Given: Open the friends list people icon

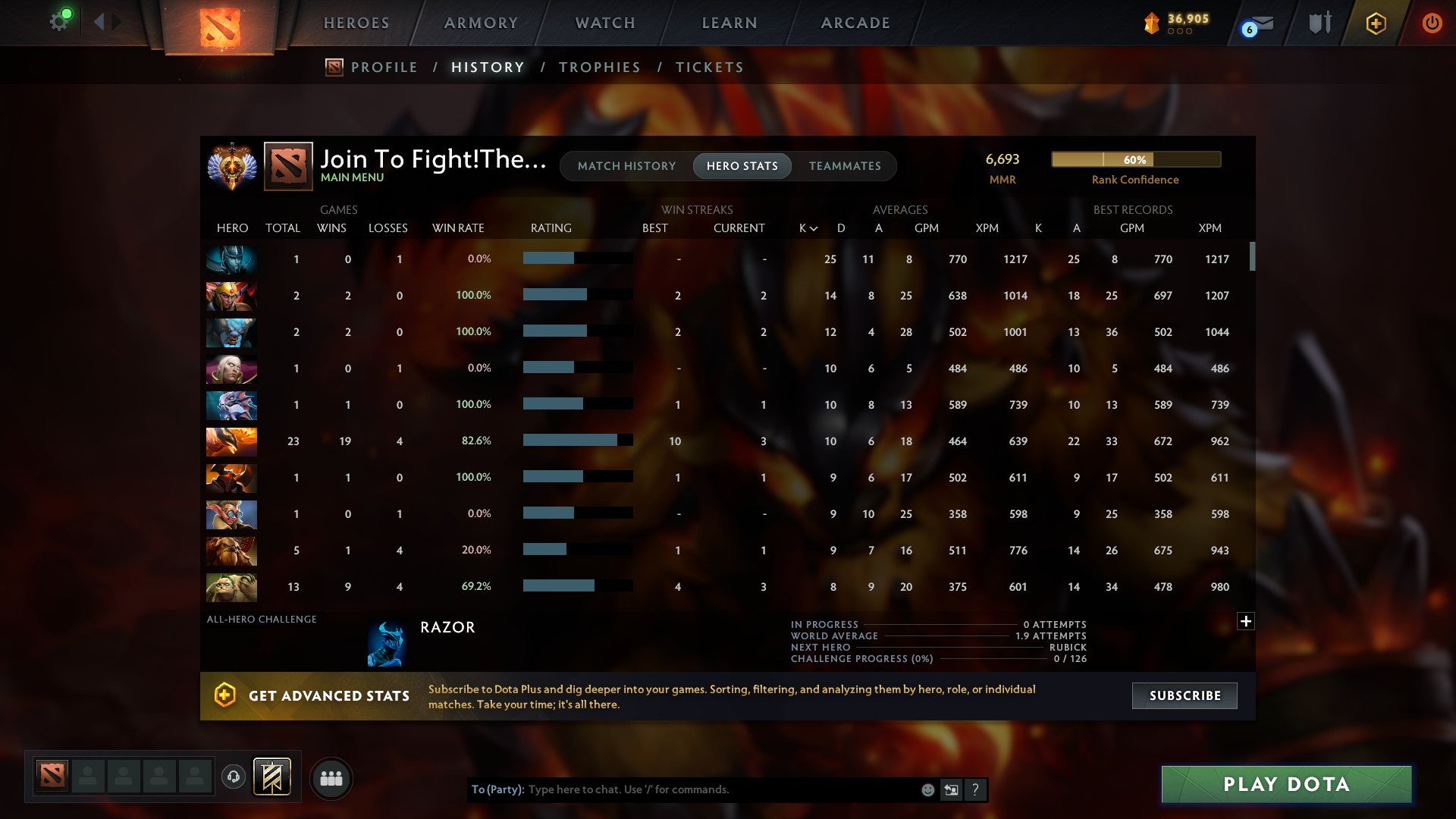Looking at the screenshot, I should [x=331, y=778].
